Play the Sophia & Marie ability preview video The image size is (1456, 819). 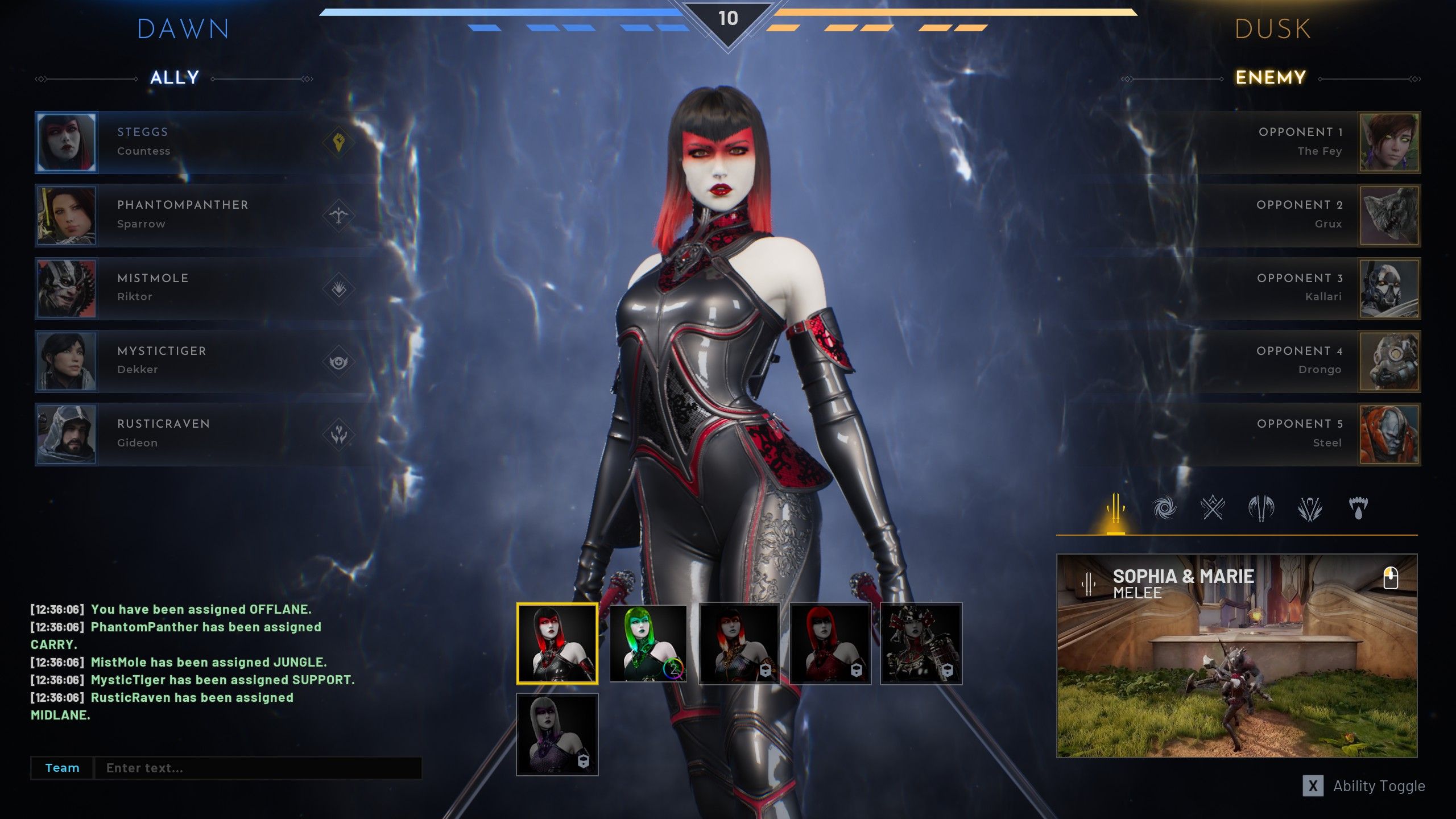click(1236, 655)
